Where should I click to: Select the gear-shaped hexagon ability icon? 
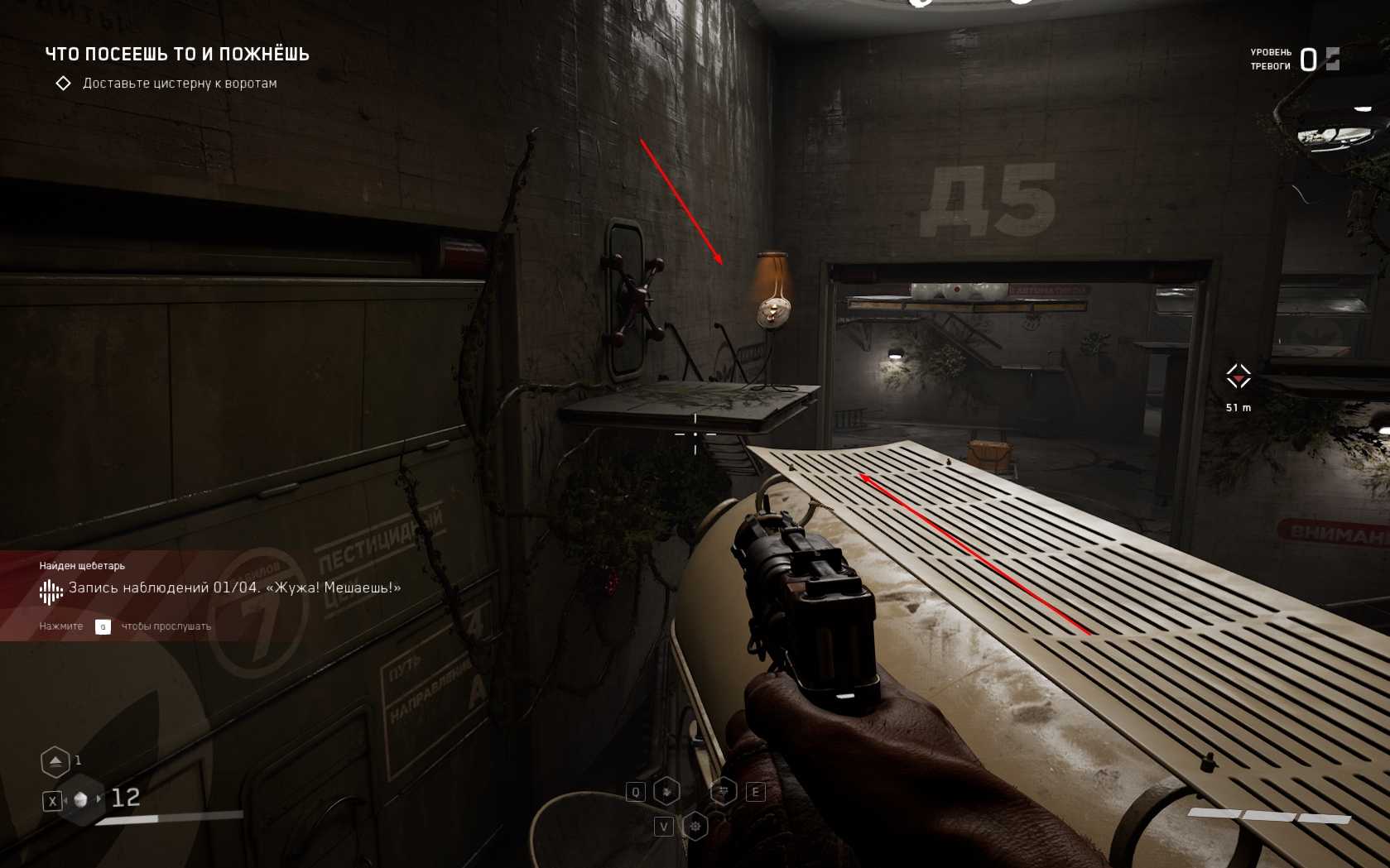[695, 826]
